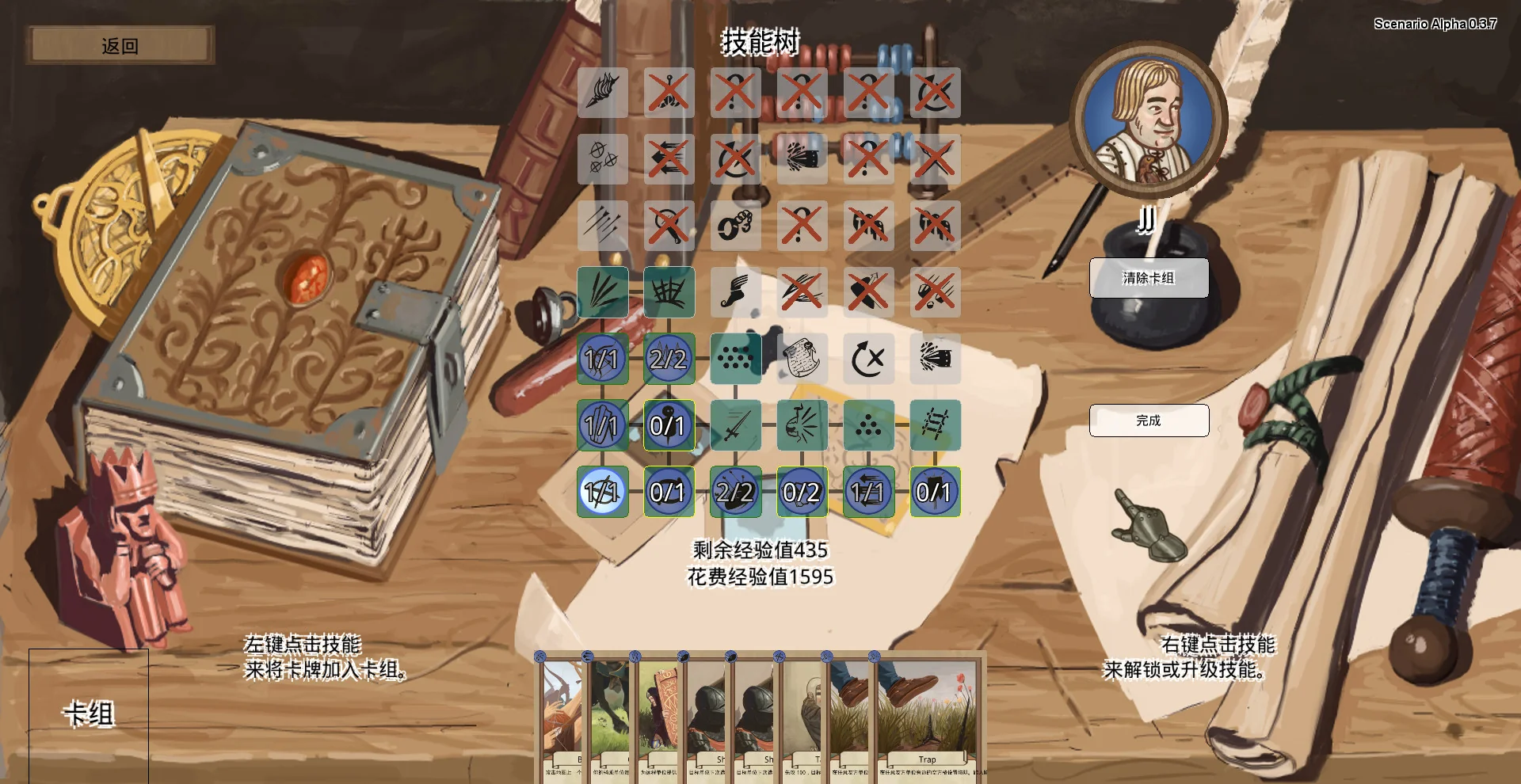
Task: Select the shouting face skill icon
Action: click(x=802, y=425)
